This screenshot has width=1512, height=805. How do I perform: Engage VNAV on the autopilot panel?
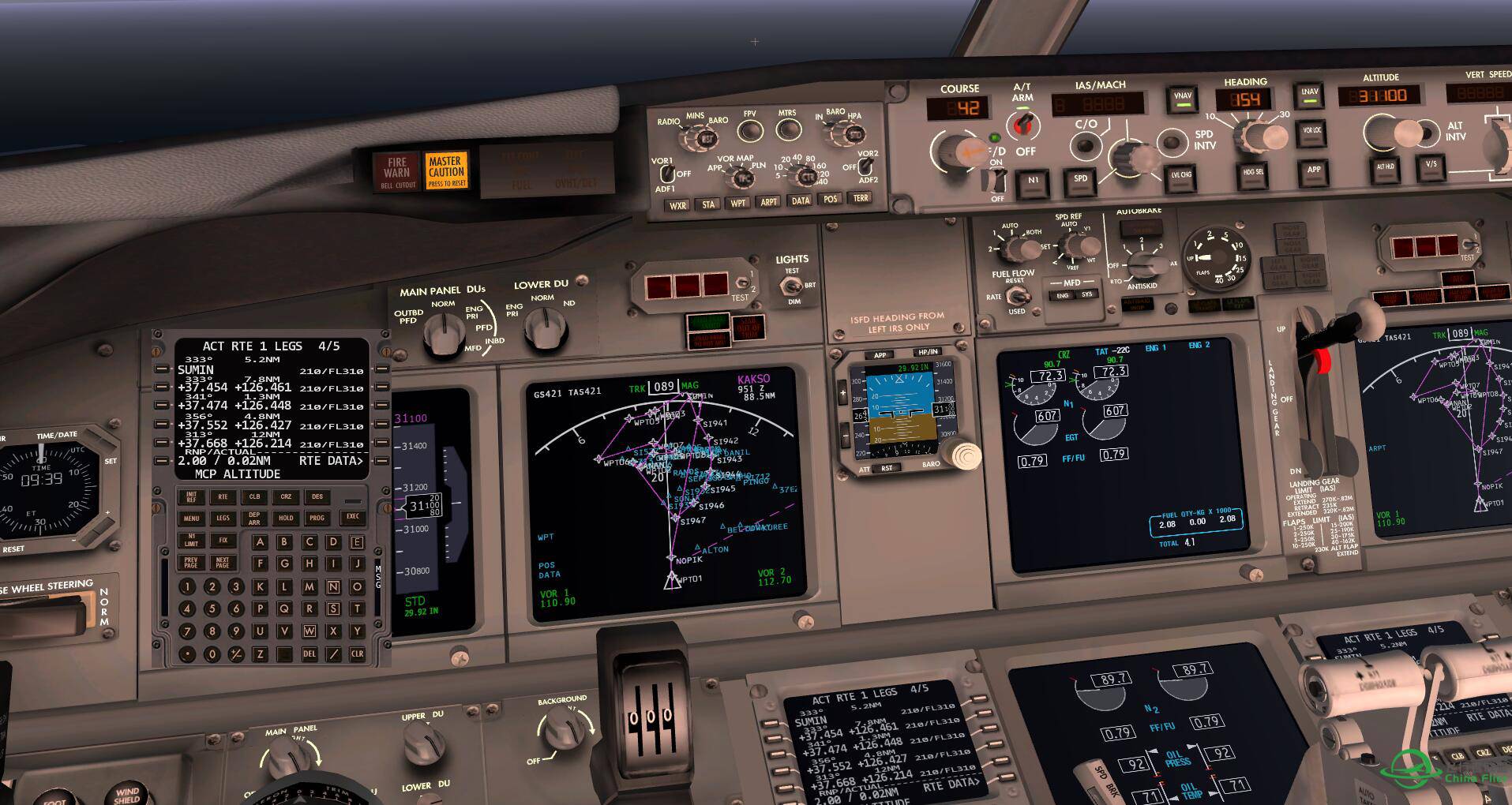coord(1183,99)
